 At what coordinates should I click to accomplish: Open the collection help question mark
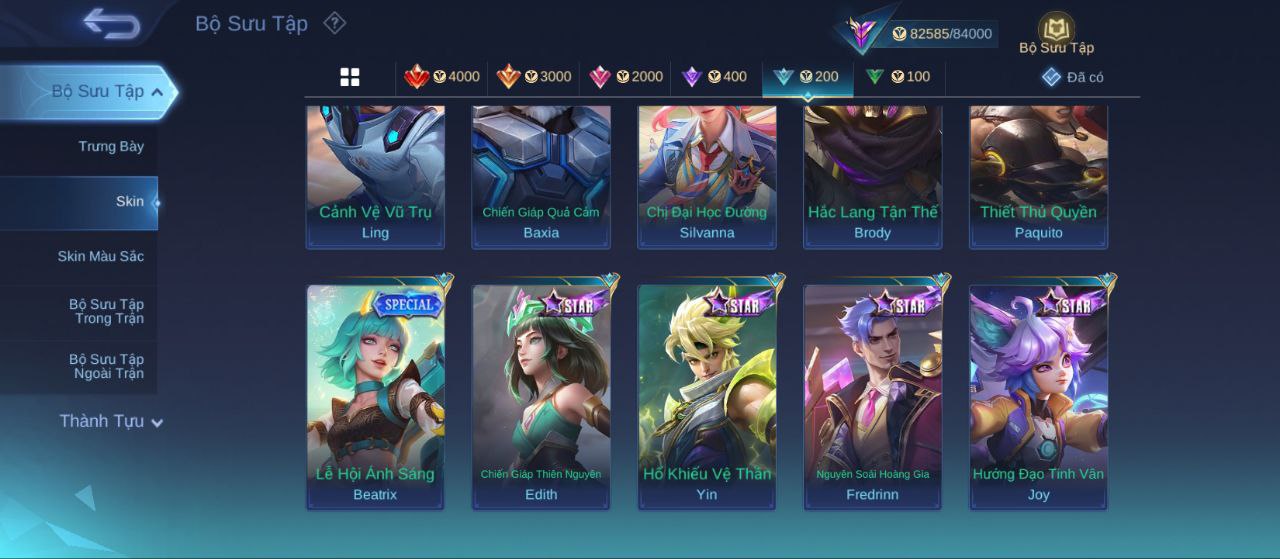tap(335, 23)
